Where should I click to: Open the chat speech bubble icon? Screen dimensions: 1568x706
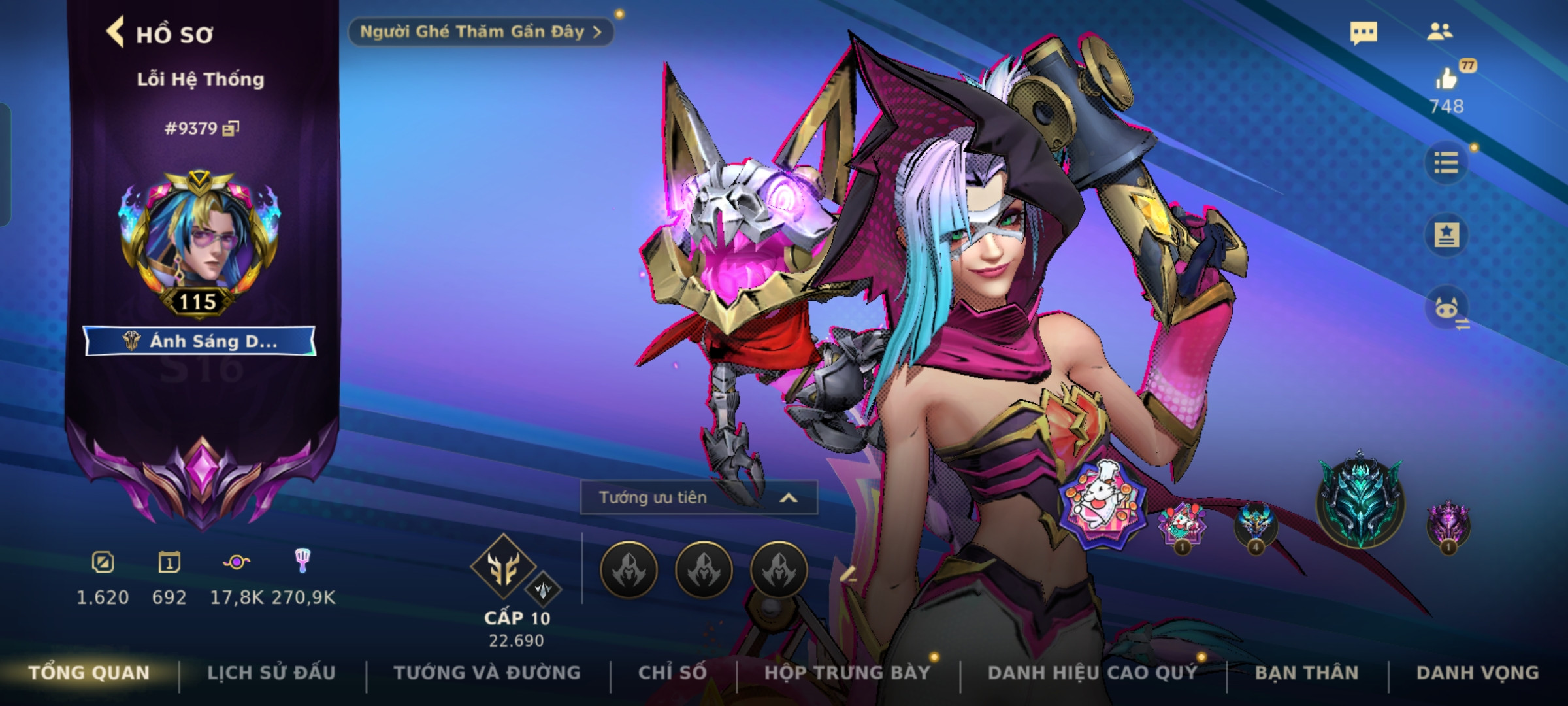click(x=1364, y=33)
